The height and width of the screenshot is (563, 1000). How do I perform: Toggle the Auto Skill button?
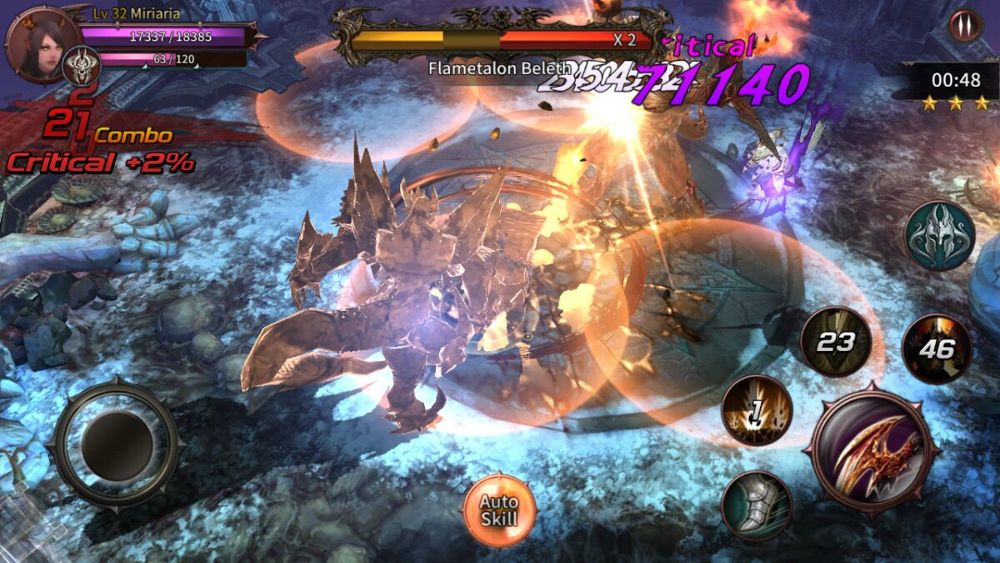pyautogui.click(x=498, y=510)
